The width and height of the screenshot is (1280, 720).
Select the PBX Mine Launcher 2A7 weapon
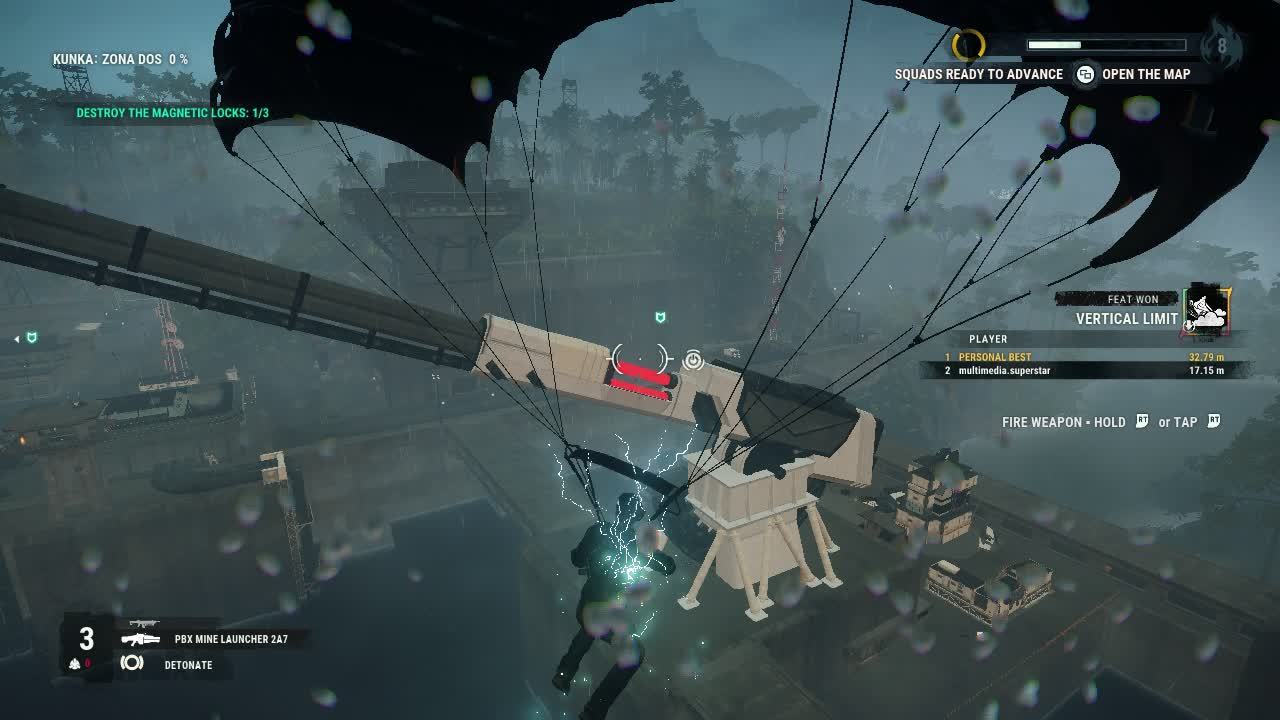pos(230,638)
